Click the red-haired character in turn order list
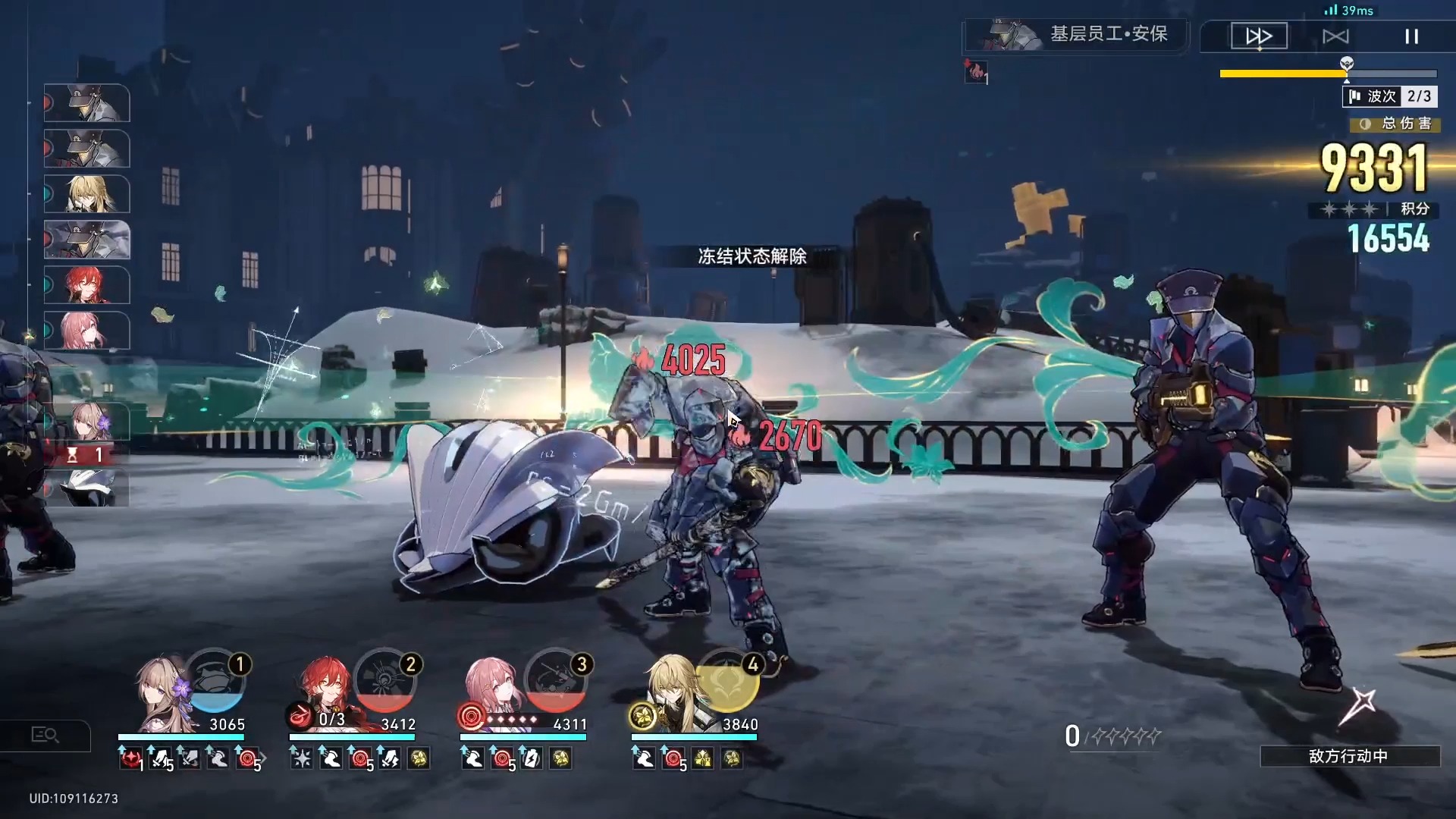Viewport: 1456px width, 819px height. click(87, 285)
